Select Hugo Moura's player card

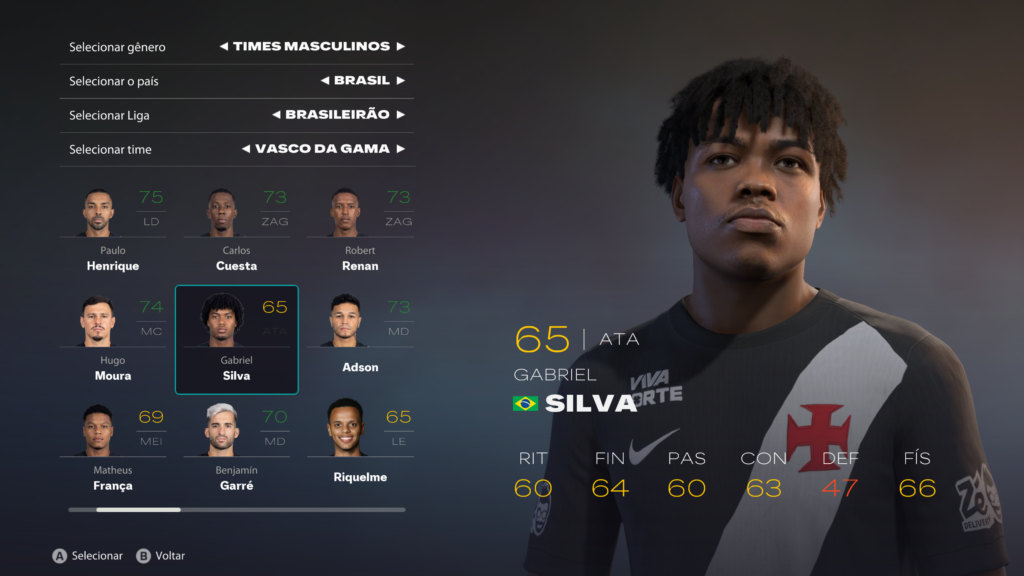tap(113, 340)
